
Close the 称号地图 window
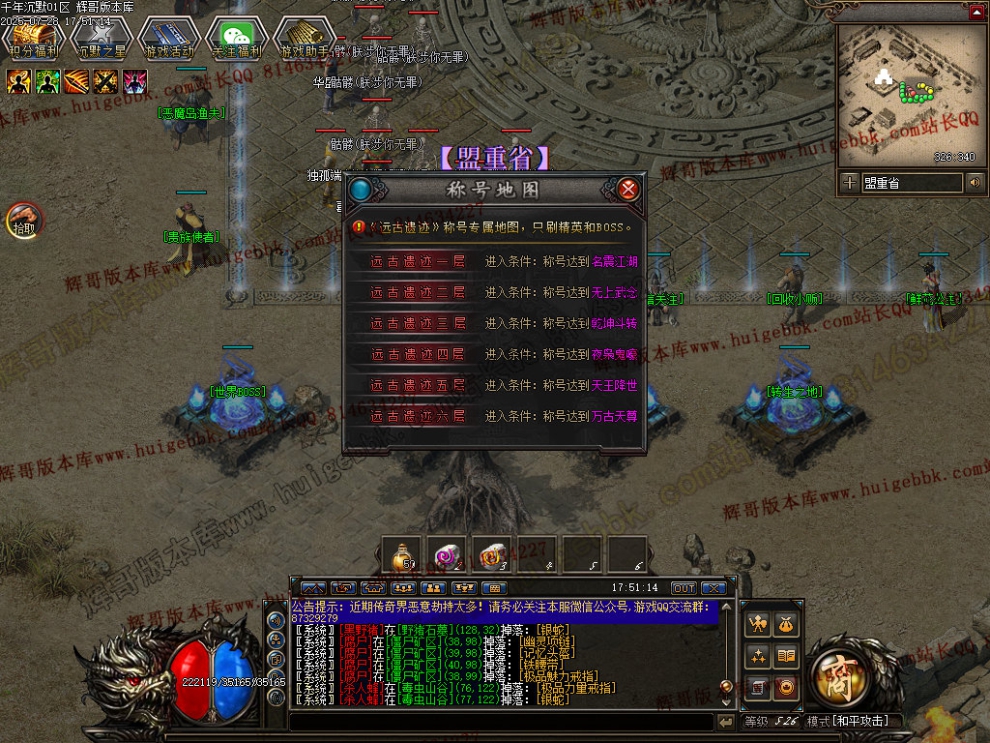pos(628,190)
